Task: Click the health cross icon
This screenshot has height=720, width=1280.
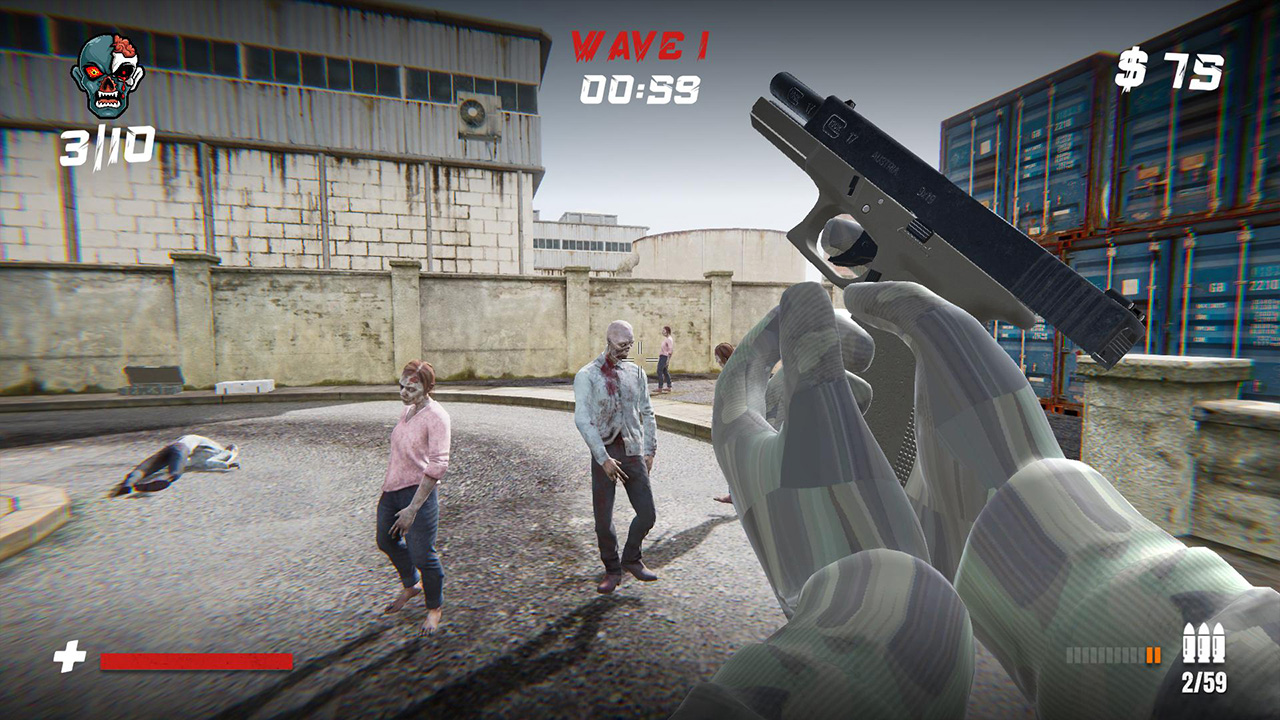Action: coord(68,656)
